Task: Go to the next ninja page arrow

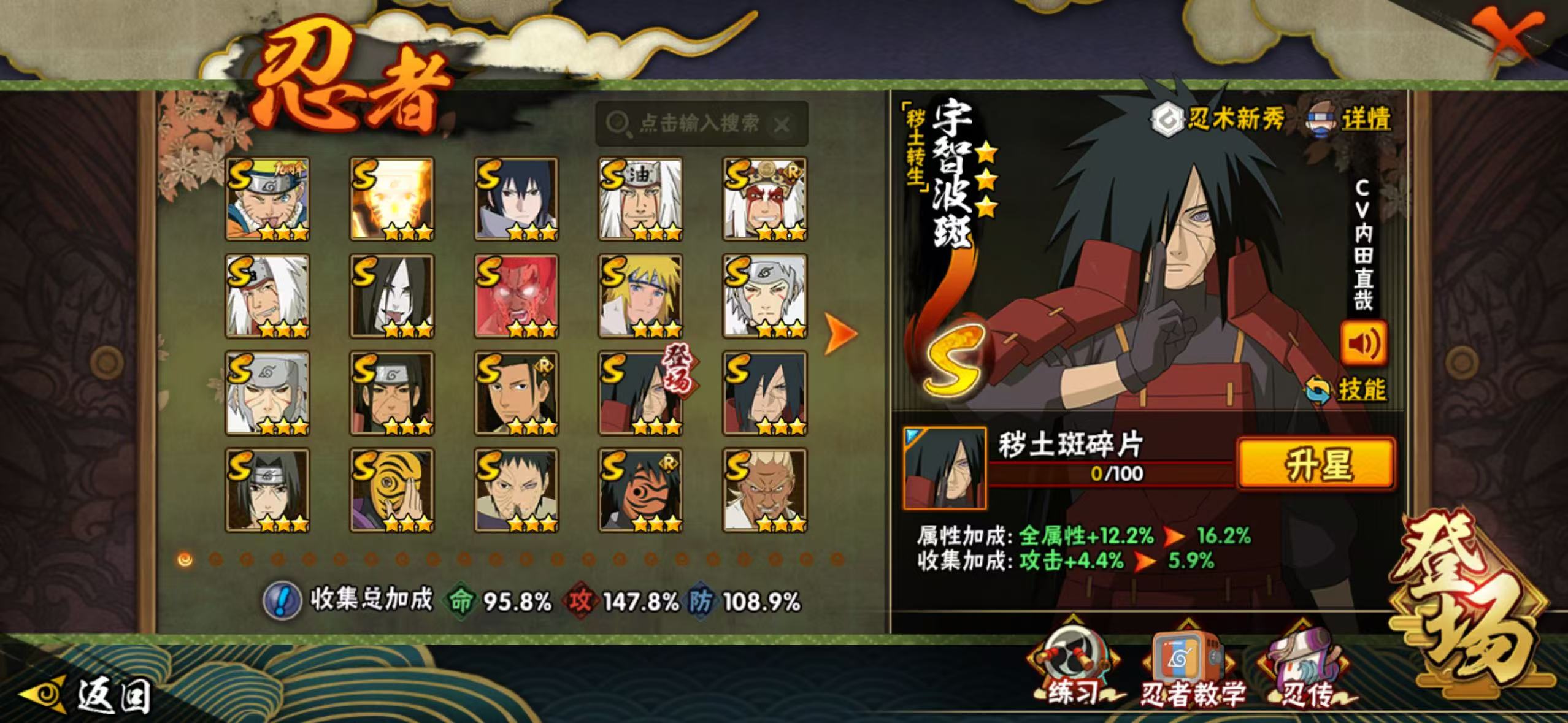Action: (839, 334)
